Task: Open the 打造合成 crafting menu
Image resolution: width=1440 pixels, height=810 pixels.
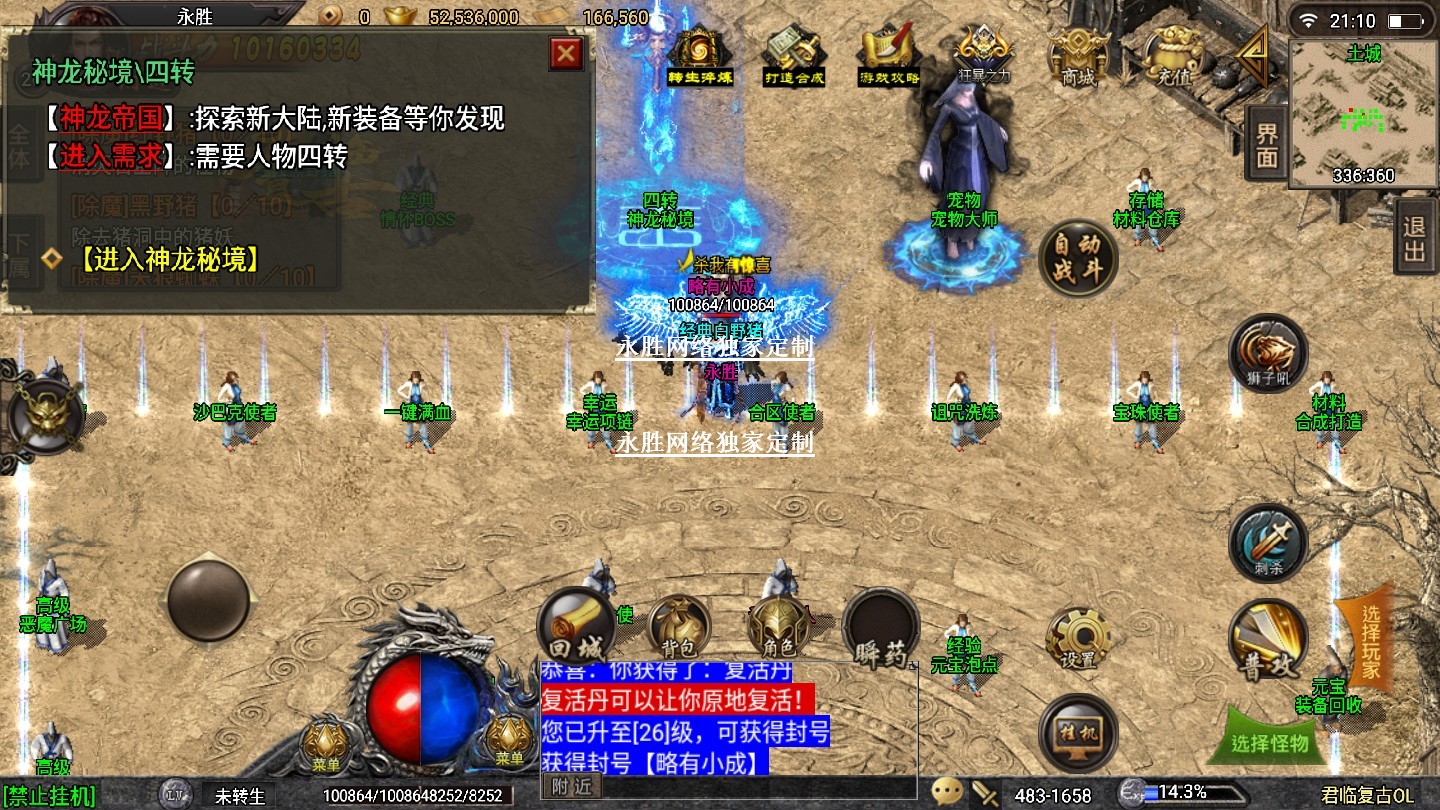Action: [794, 56]
